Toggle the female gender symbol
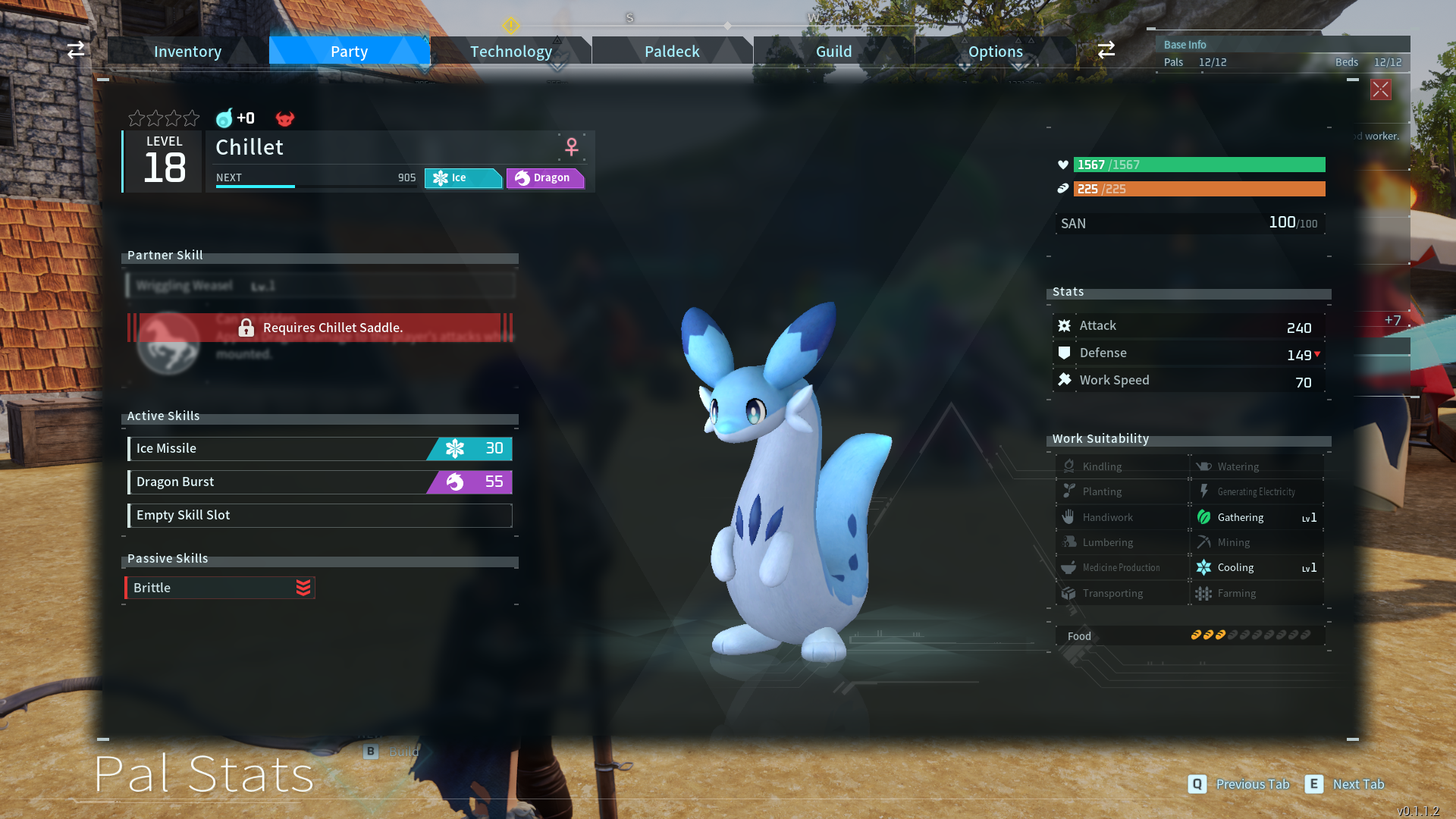 [570, 146]
